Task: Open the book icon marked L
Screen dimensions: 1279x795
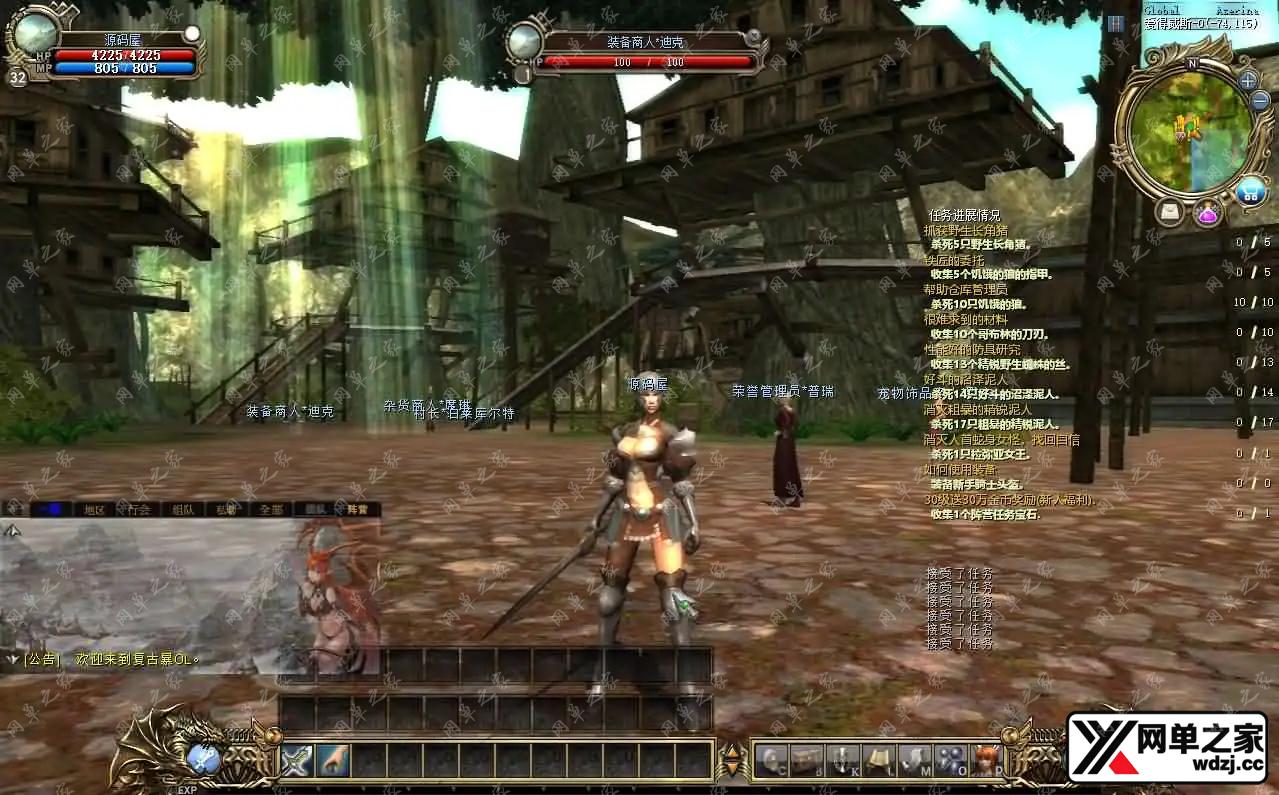Action: point(878,760)
